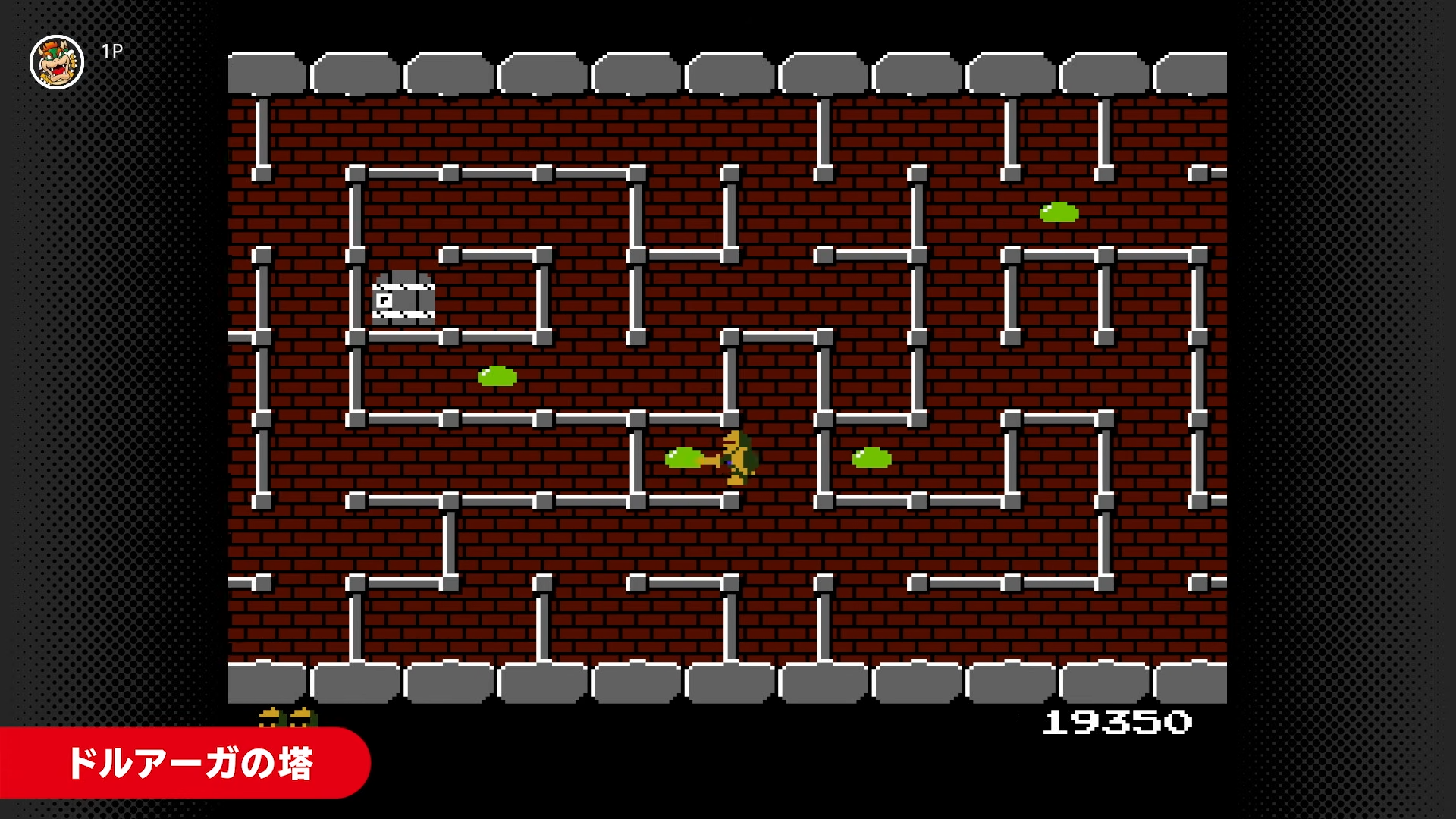This screenshot has width=1456, height=819.
Task: Select the green slime left of the hero
Action: 682,457
